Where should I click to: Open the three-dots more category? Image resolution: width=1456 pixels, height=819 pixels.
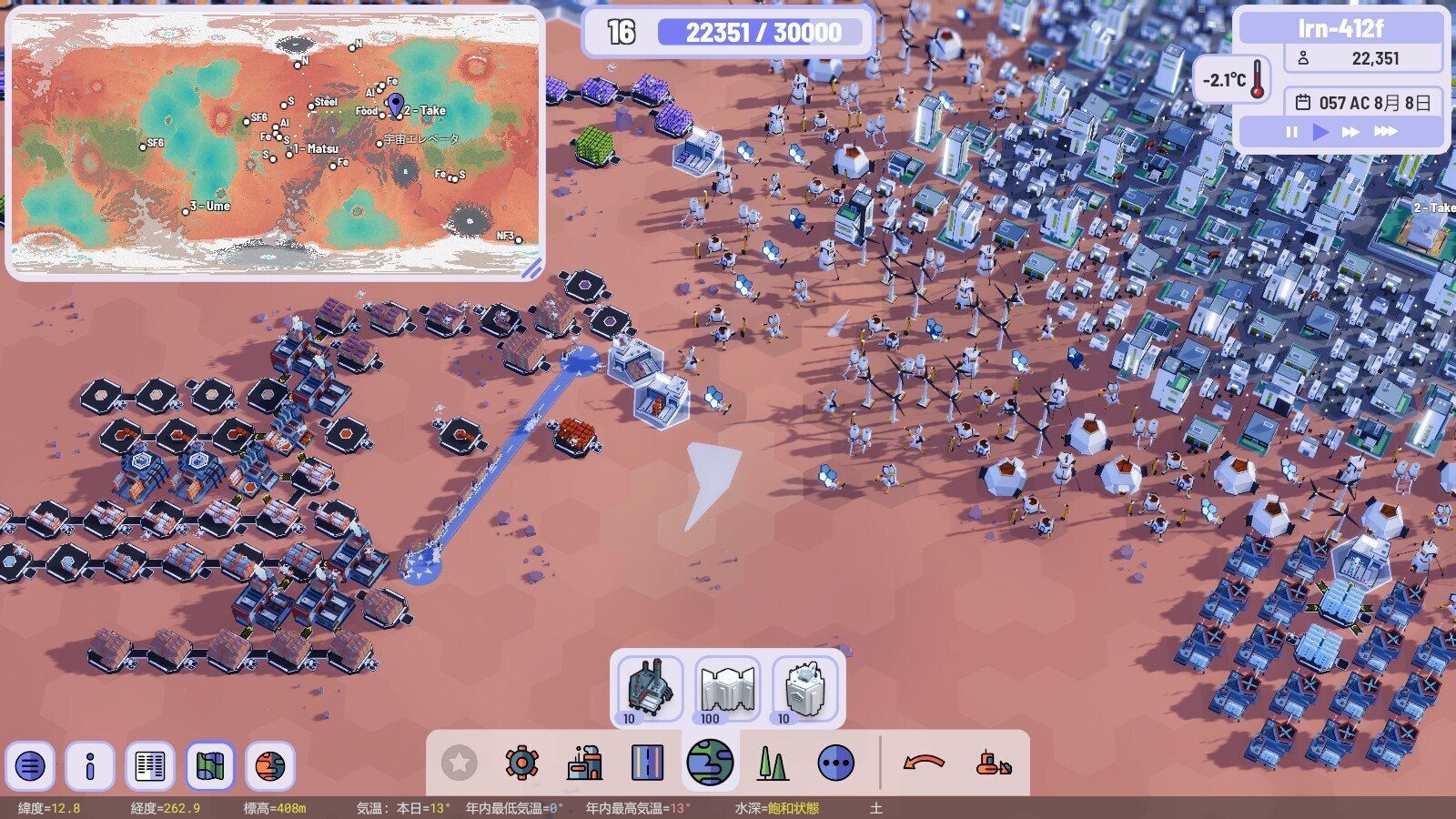835,763
